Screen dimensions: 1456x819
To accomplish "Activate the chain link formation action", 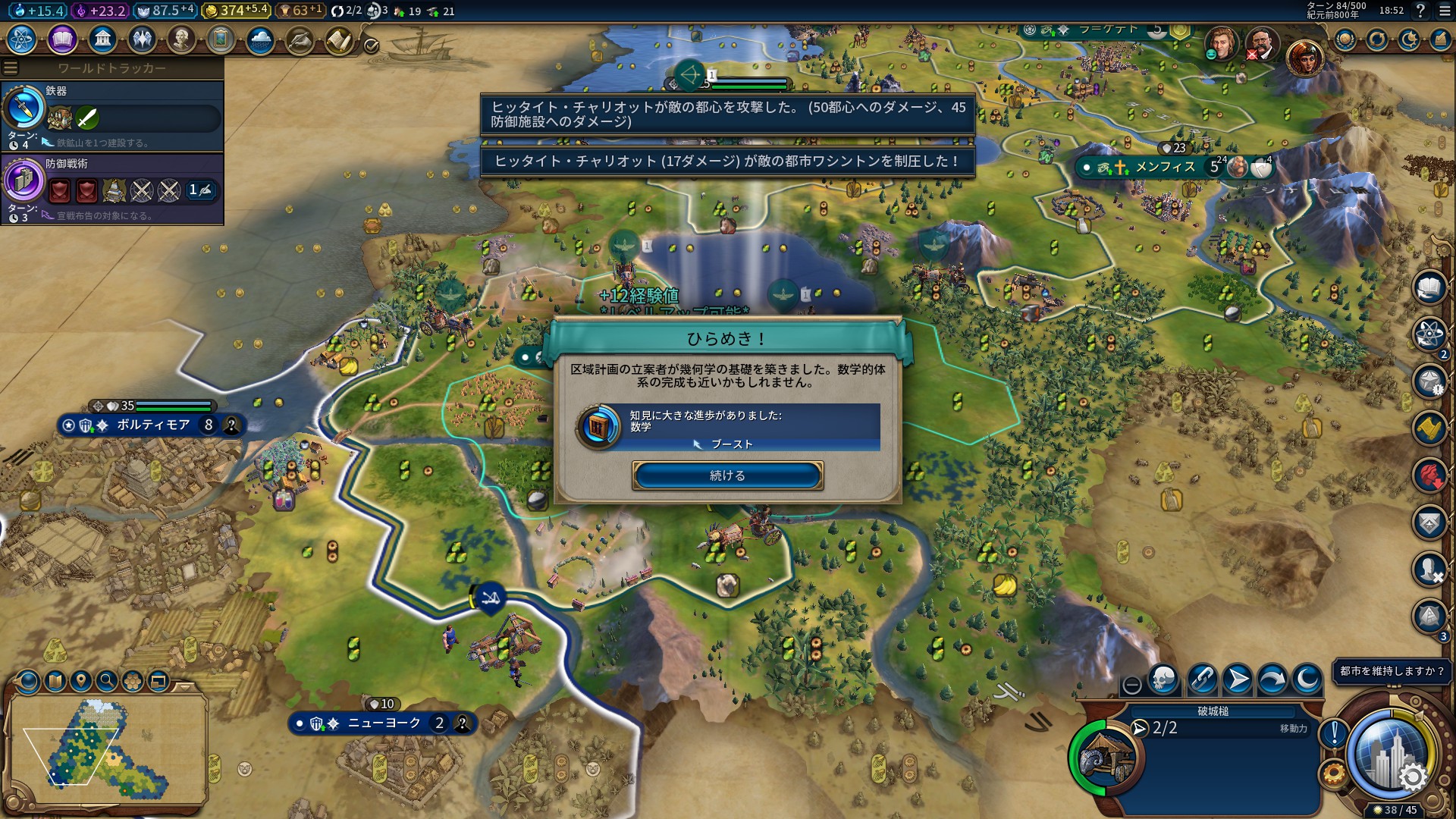I will (x=1201, y=679).
